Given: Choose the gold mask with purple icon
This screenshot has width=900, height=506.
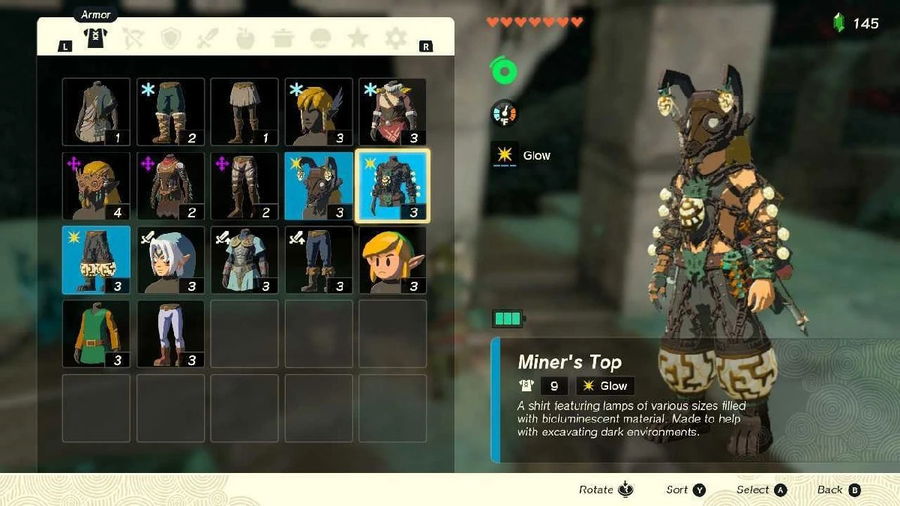Looking at the screenshot, I should [x=97, y=186].
